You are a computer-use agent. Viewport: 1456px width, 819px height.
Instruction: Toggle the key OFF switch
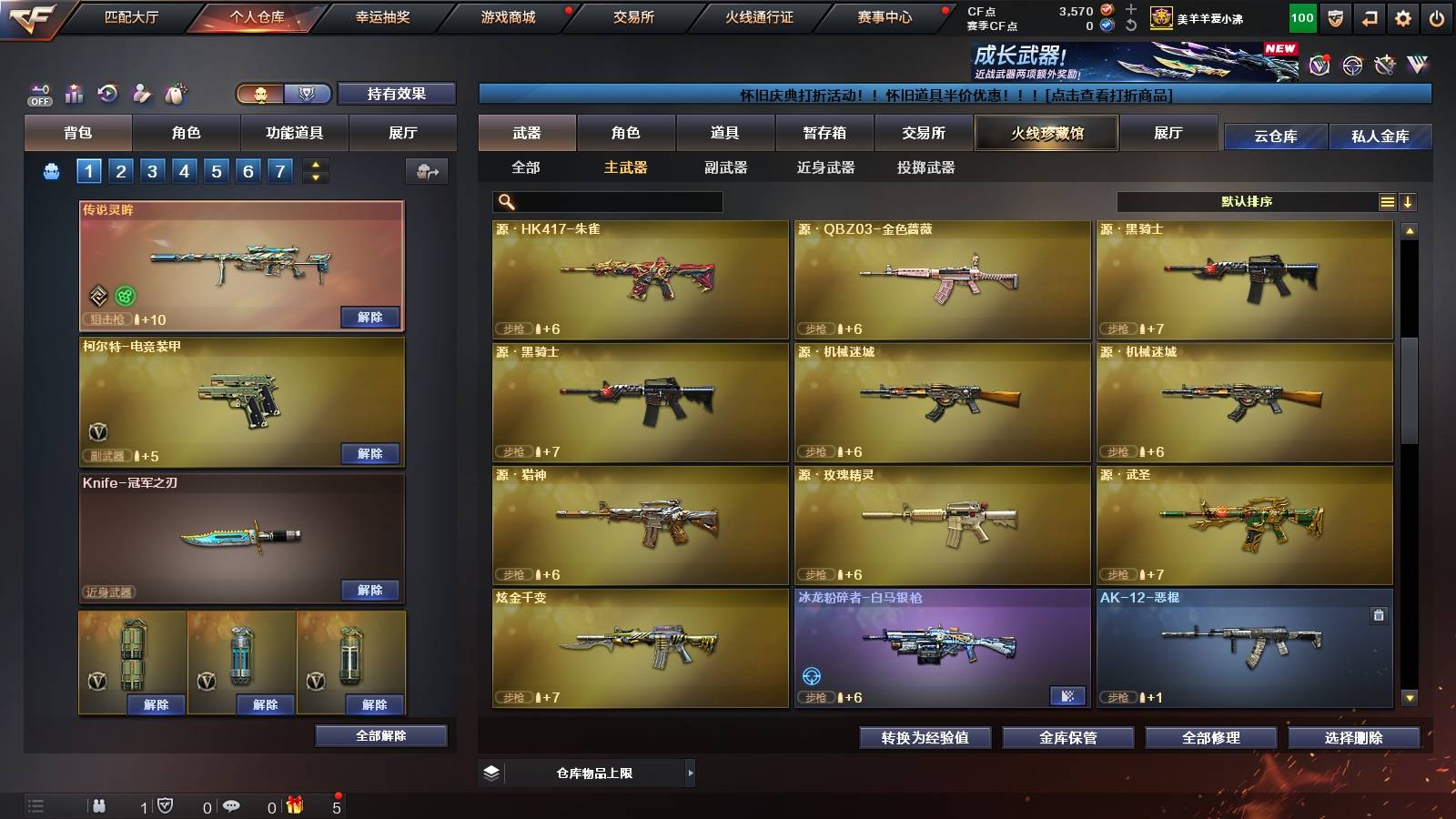pos(38,96)
